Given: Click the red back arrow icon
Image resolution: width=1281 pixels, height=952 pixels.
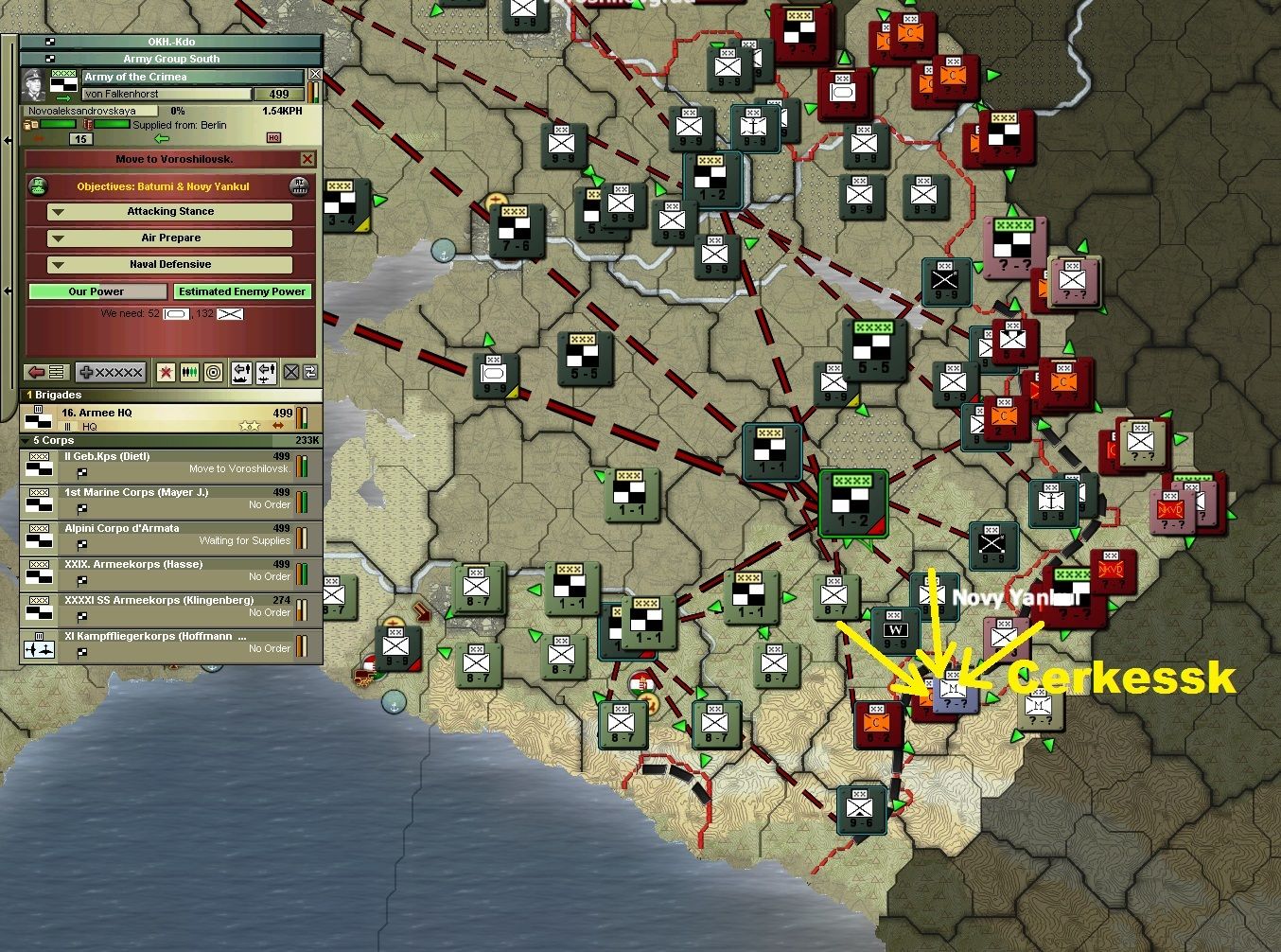Looking at the screenshot, I should (x=37, y=372).
